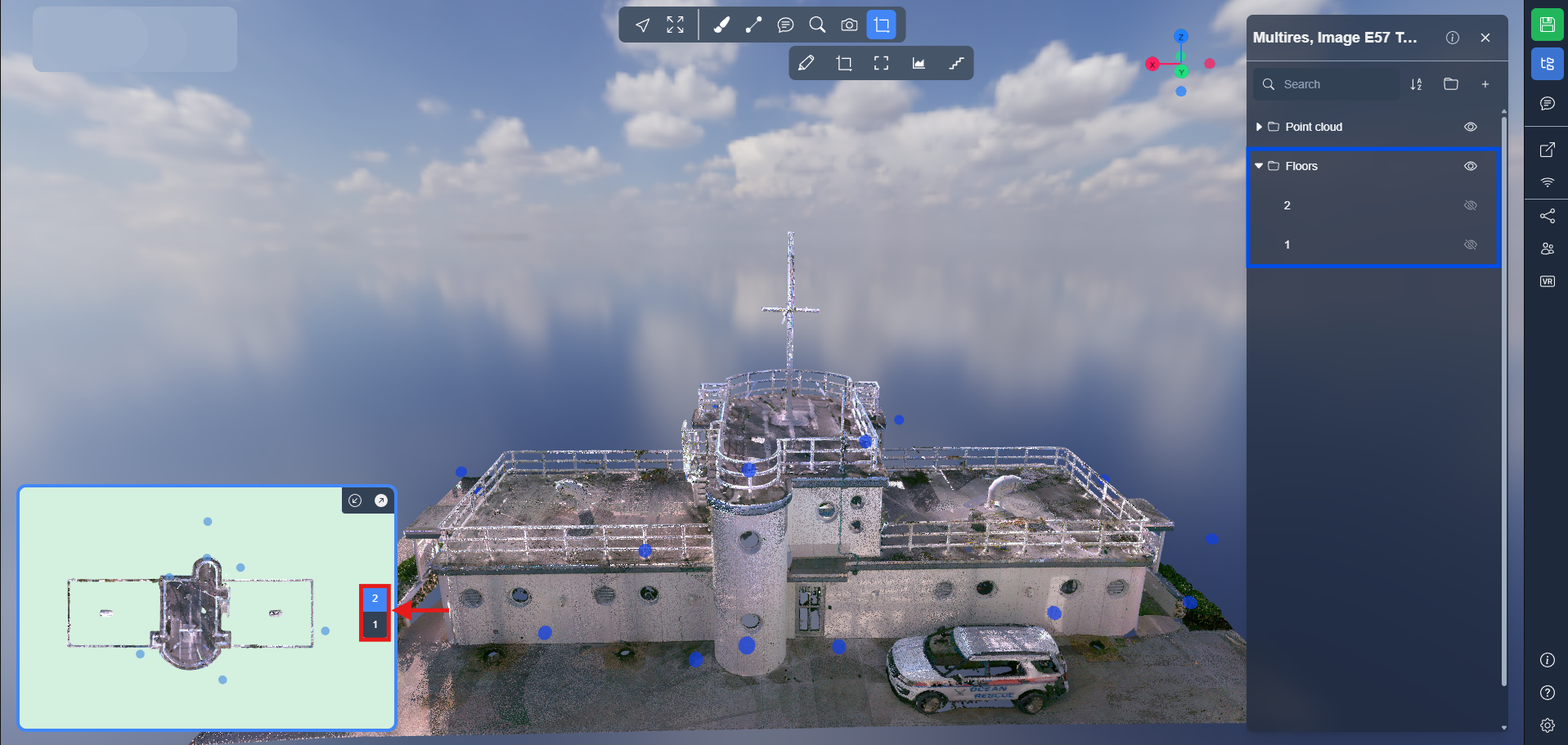Switch minimap to floor 1
The image size is (1568, 745).
375,625
